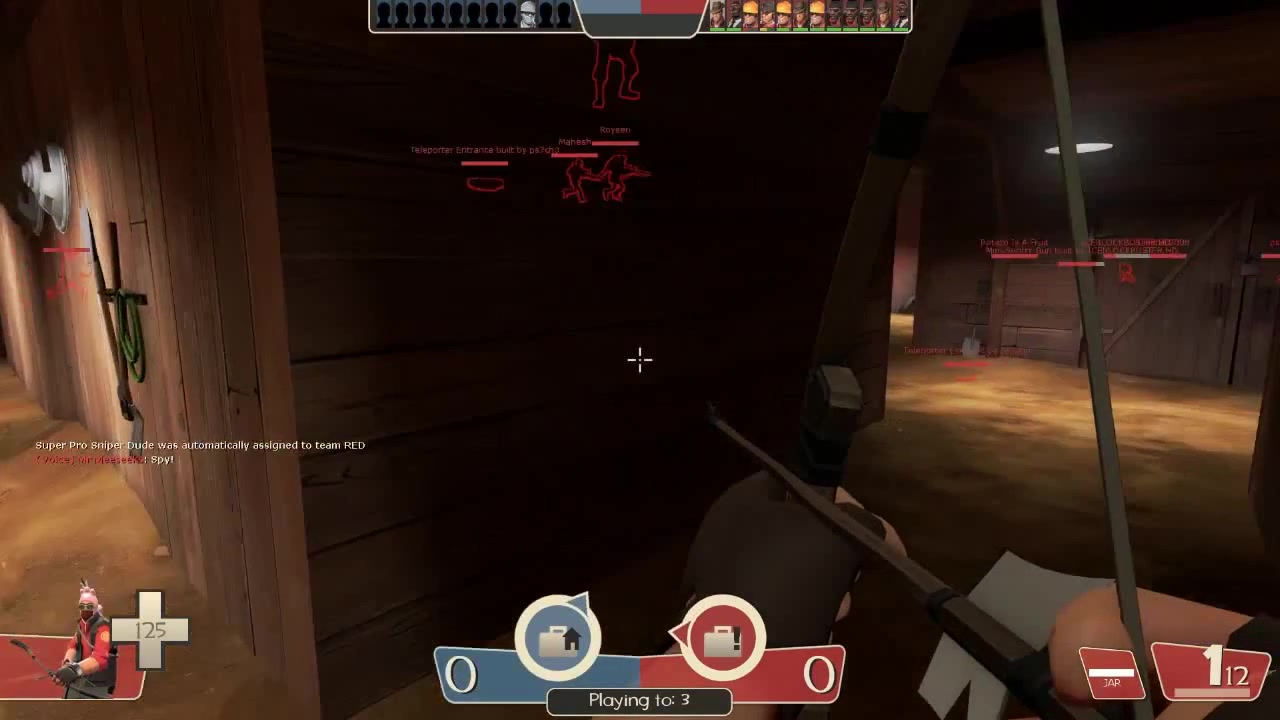The height and width of the screenshot is (720, 1280).
Task: Click the health cross showing 125
Action: click(150, 630)
